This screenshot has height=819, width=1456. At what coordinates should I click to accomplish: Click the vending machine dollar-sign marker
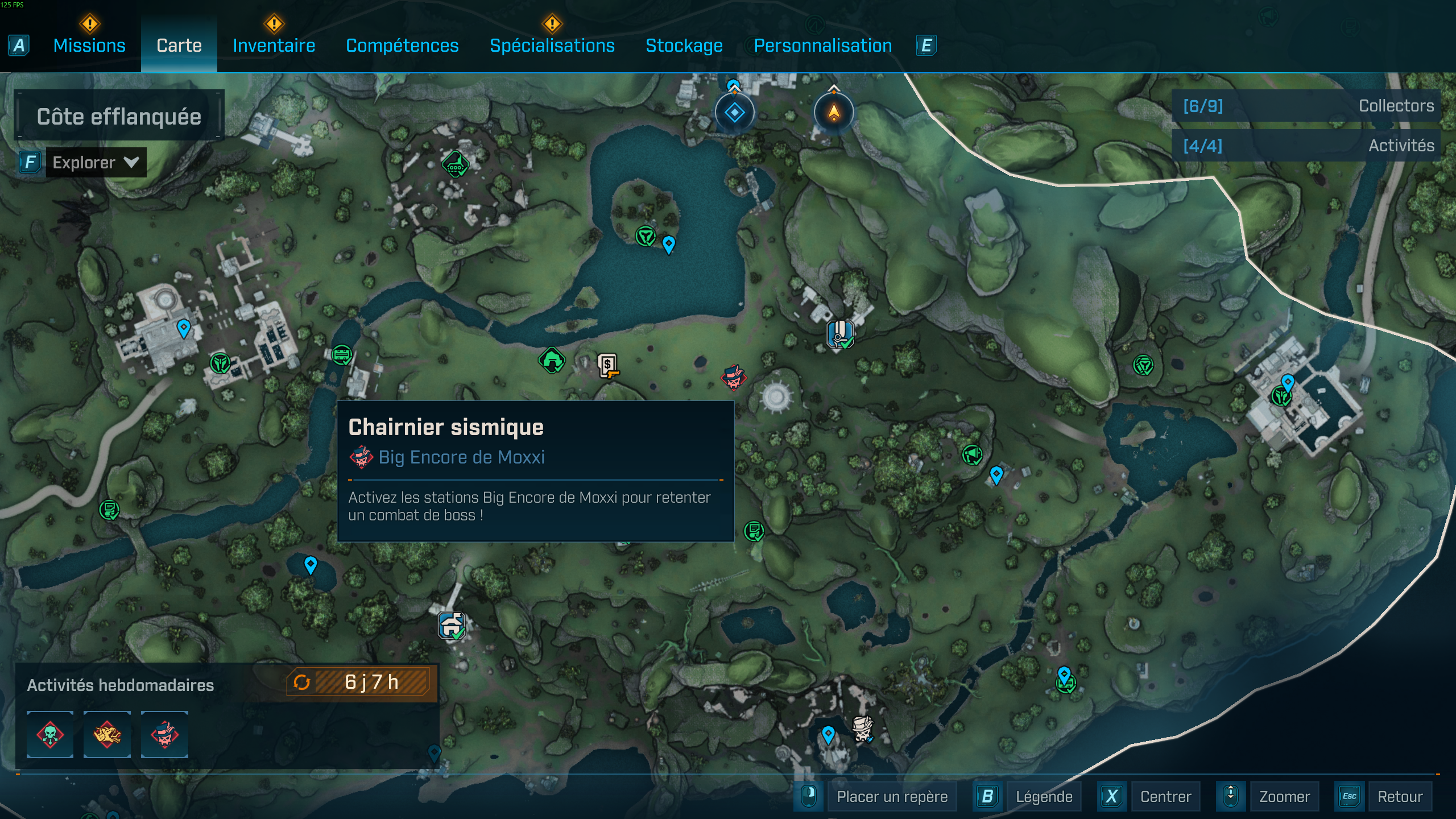(x=607, y=365)
